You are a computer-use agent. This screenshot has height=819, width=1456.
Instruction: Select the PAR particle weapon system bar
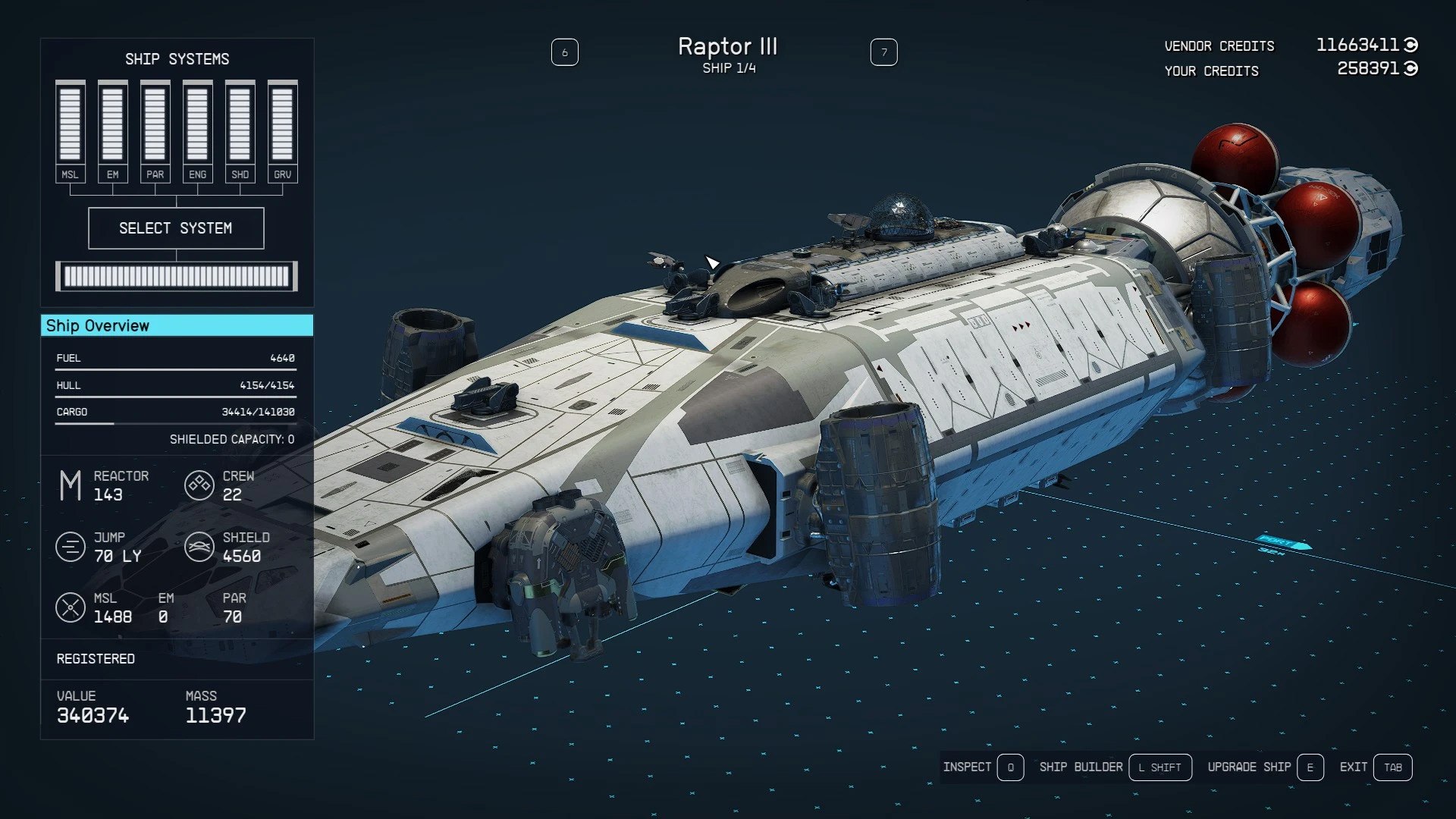155,130
